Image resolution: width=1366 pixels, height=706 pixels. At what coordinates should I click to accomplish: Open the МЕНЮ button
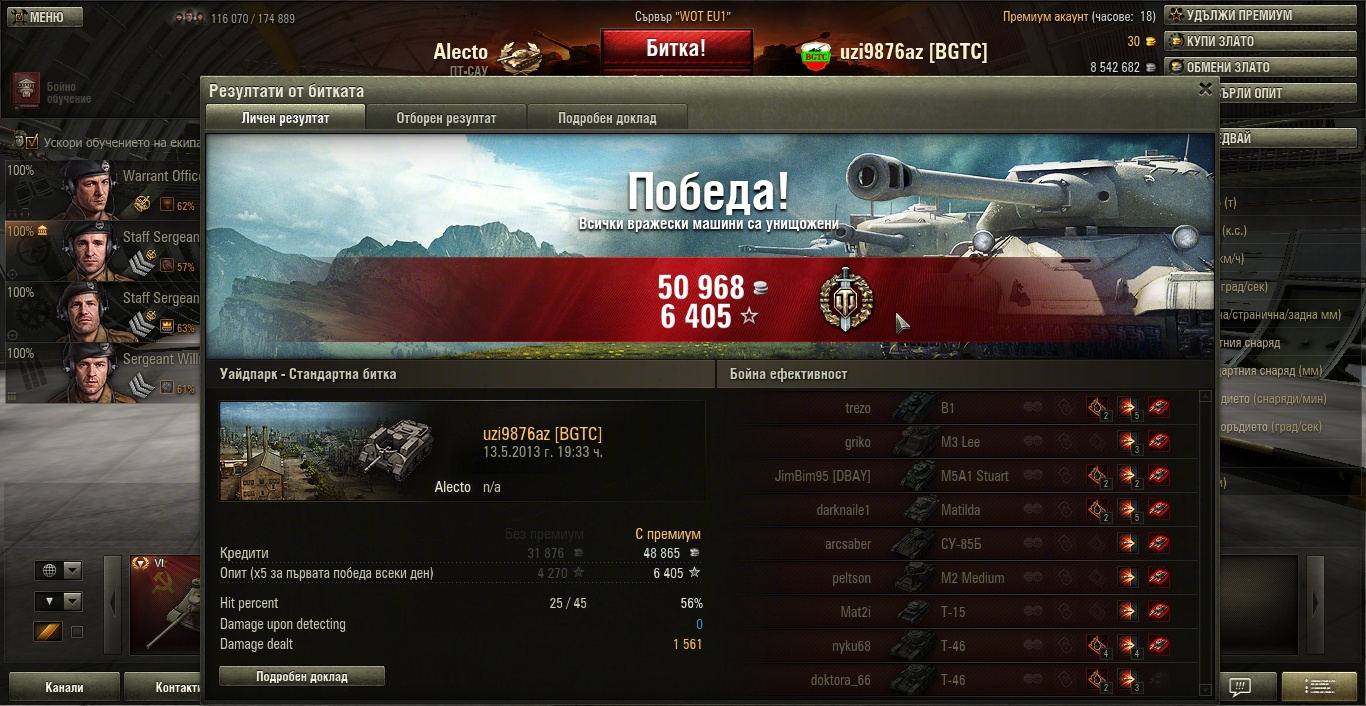(42, 17)
